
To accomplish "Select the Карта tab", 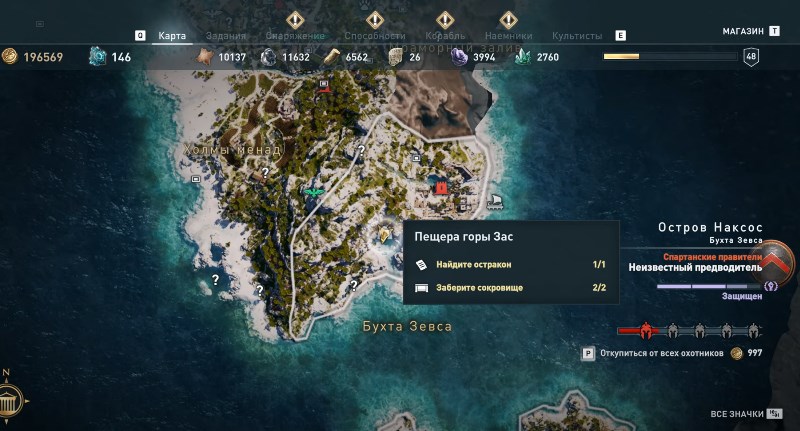I will (172, 36).
